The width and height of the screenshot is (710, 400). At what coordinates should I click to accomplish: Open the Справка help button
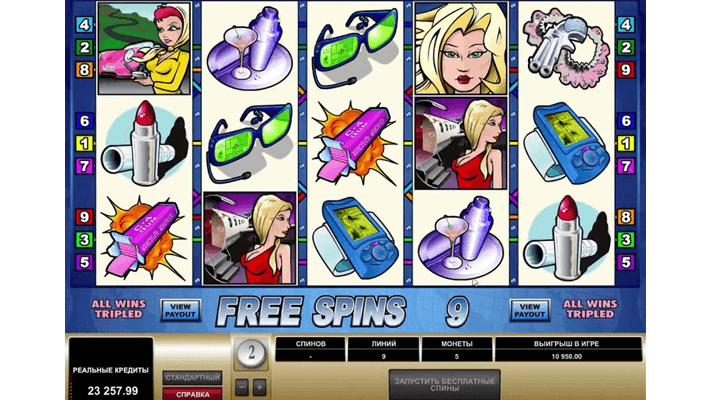click(x=192, y=394)
